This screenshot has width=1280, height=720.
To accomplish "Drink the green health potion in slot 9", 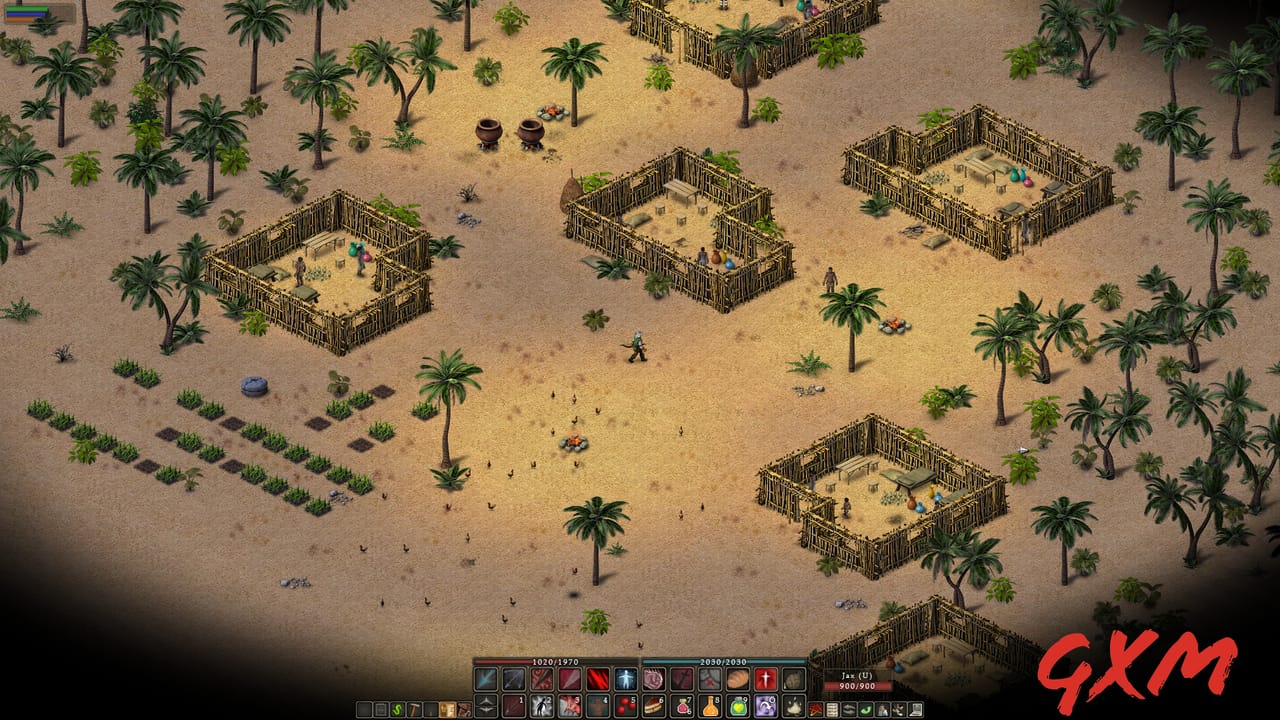I will [737, 706].
